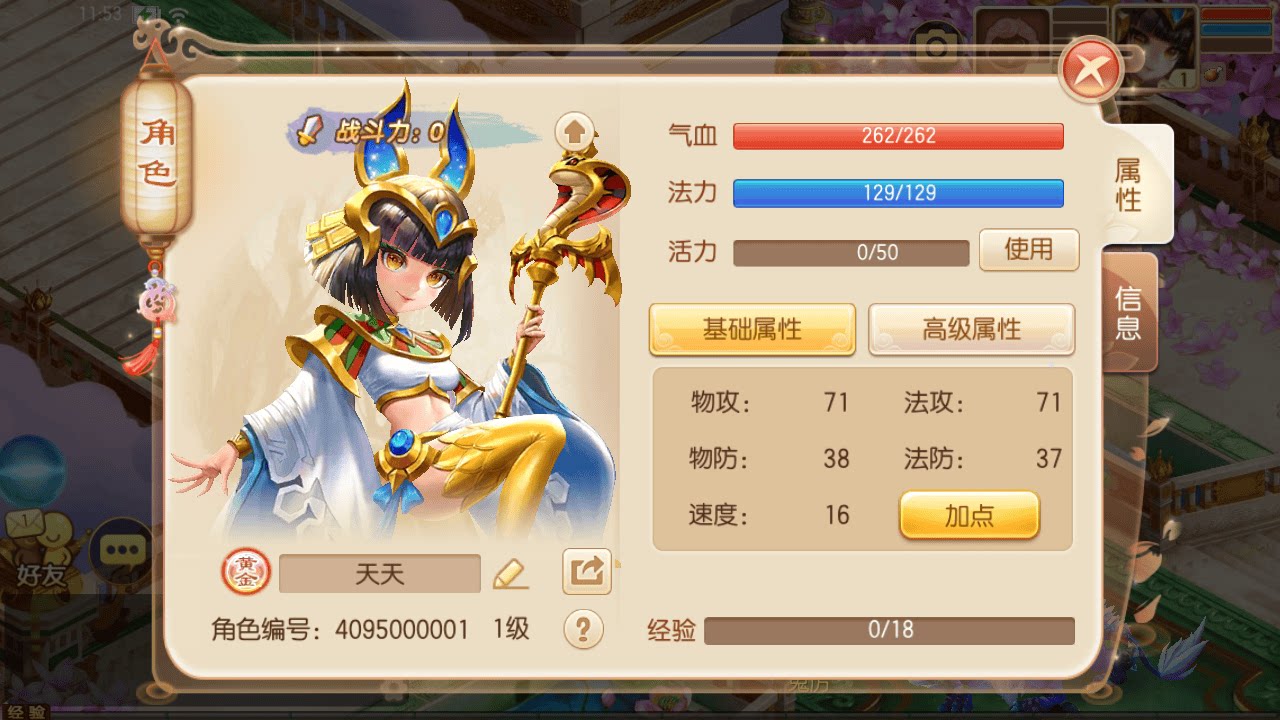This screenshot has height=720, width=1280.
Task: Click the 天天 name input field
Action: click(380, 571)
